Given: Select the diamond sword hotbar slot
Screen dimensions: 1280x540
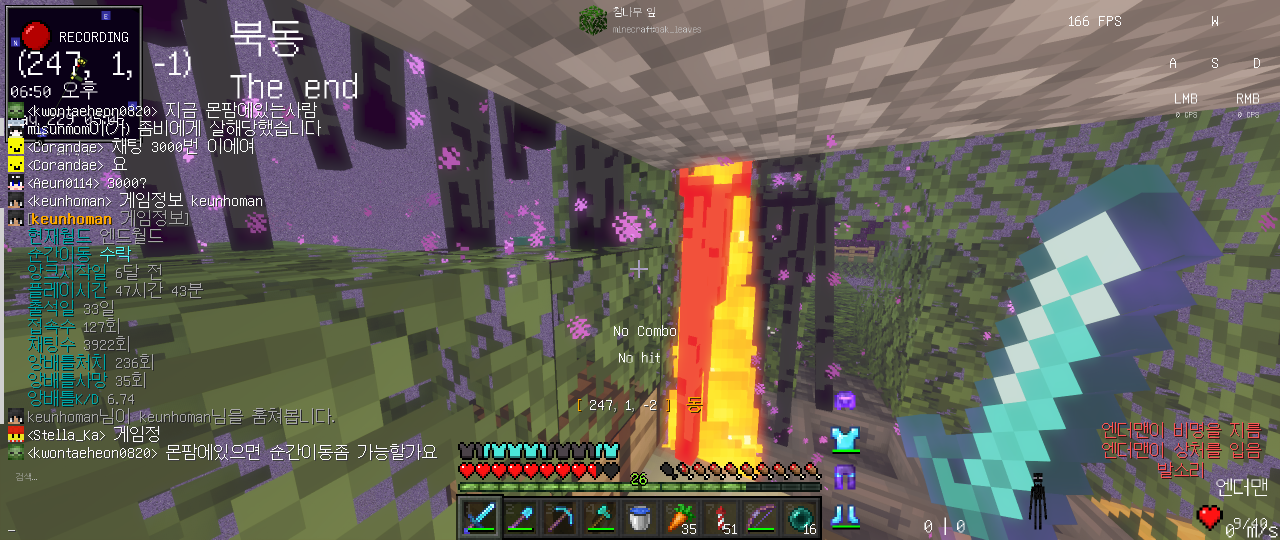Looking at the screenshot, I should [x=482, y=517].
